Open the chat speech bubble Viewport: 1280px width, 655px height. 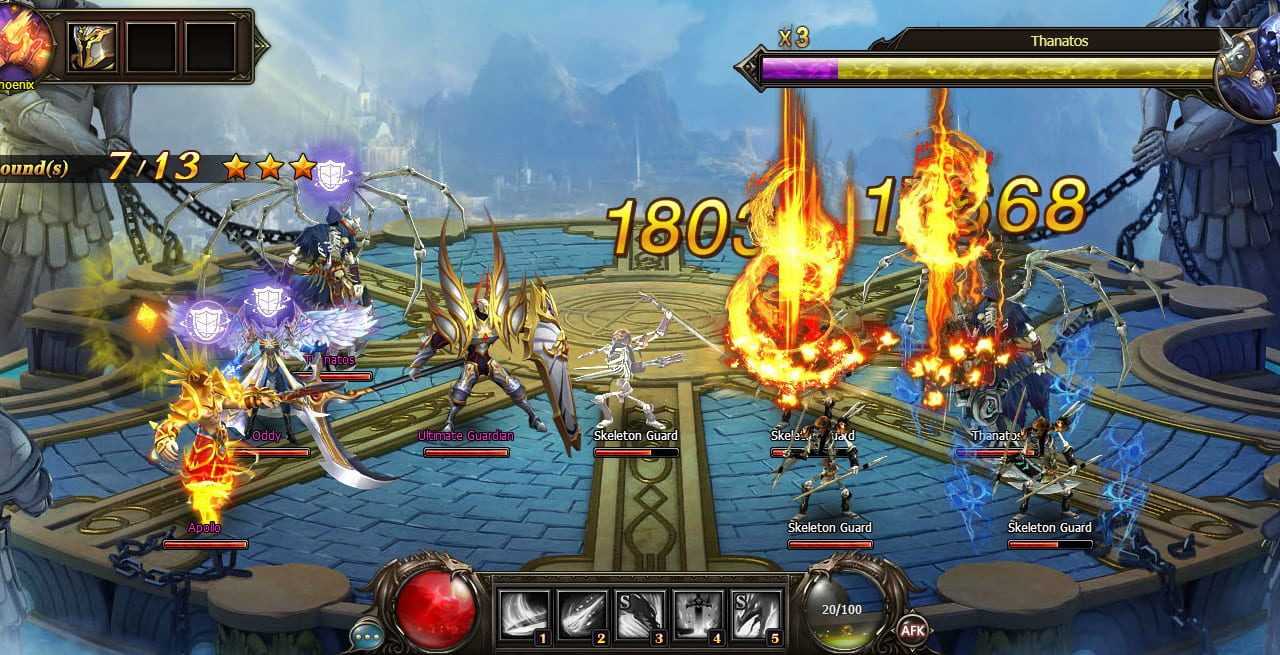(x=366, y=635)
